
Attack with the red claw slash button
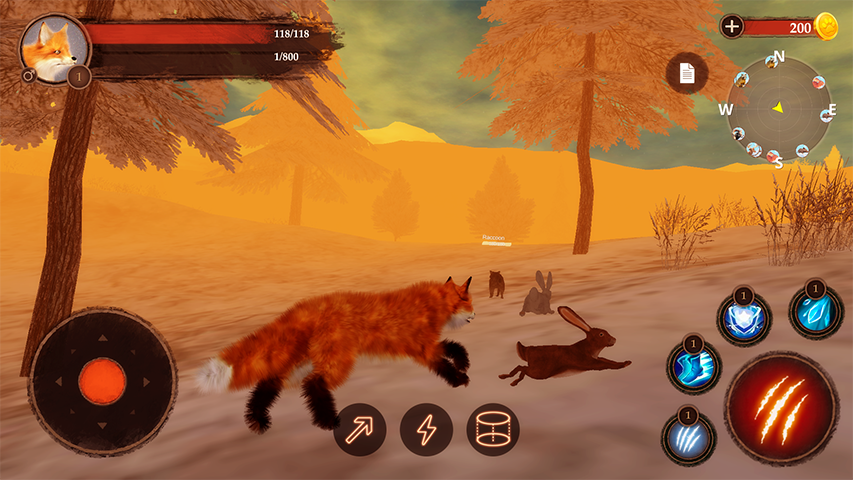point(781,407)
